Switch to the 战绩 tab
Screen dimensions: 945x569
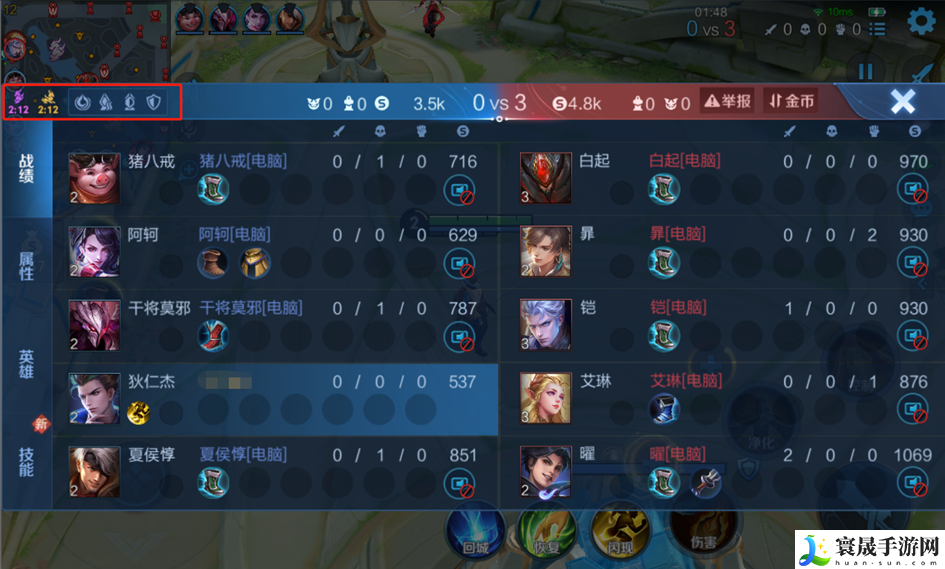point(26,168)
